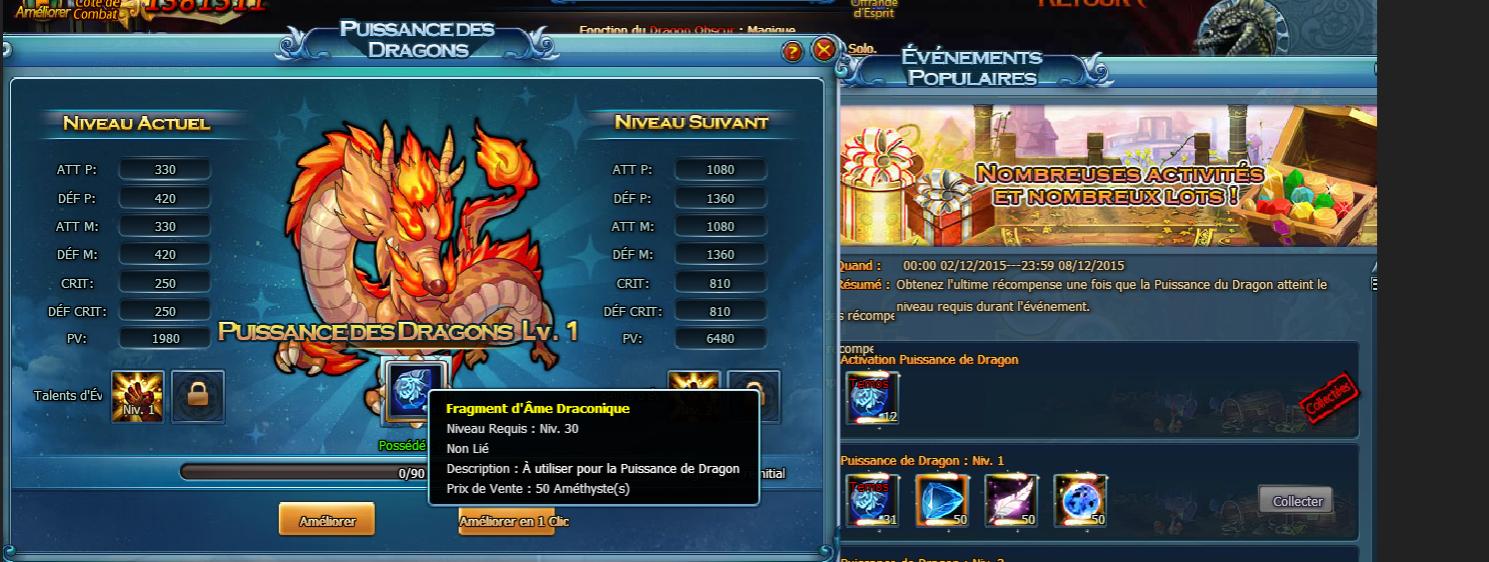1489x562 pixels.
Task: Choose Améliorer en 1 Clic
Action: (508, 521)
